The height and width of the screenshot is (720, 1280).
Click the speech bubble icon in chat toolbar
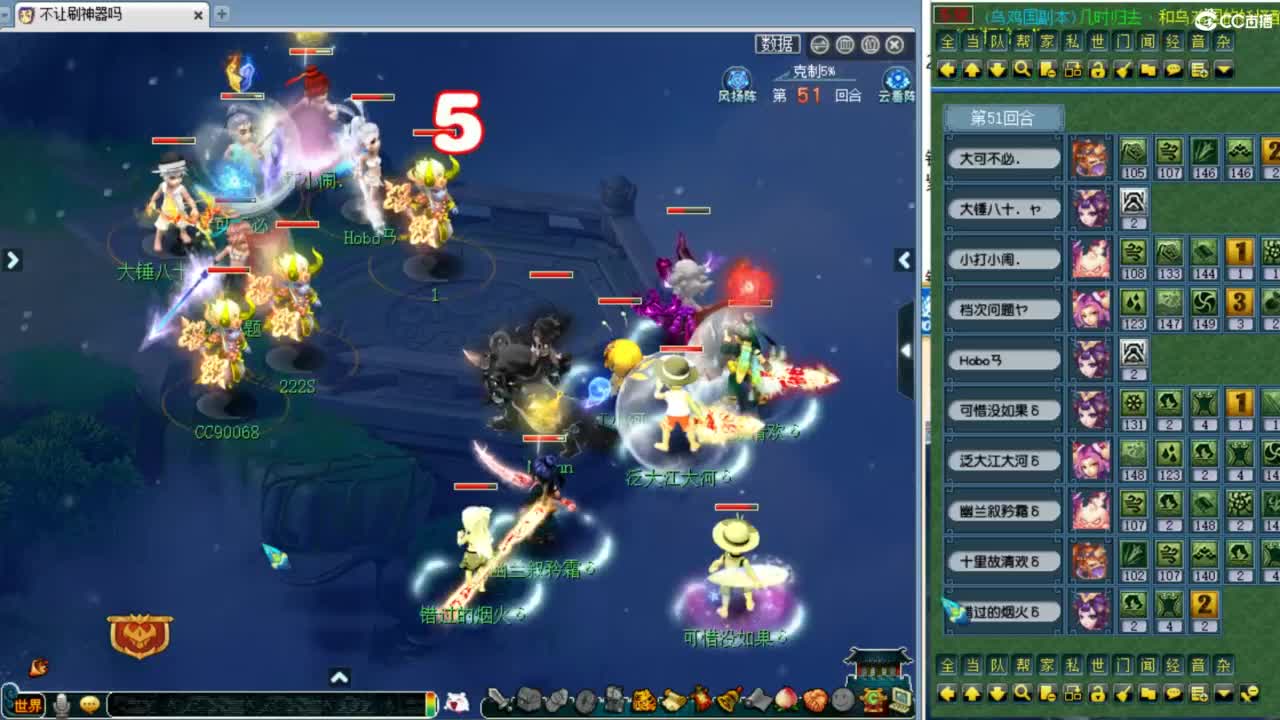click(x=1173, y=69)
